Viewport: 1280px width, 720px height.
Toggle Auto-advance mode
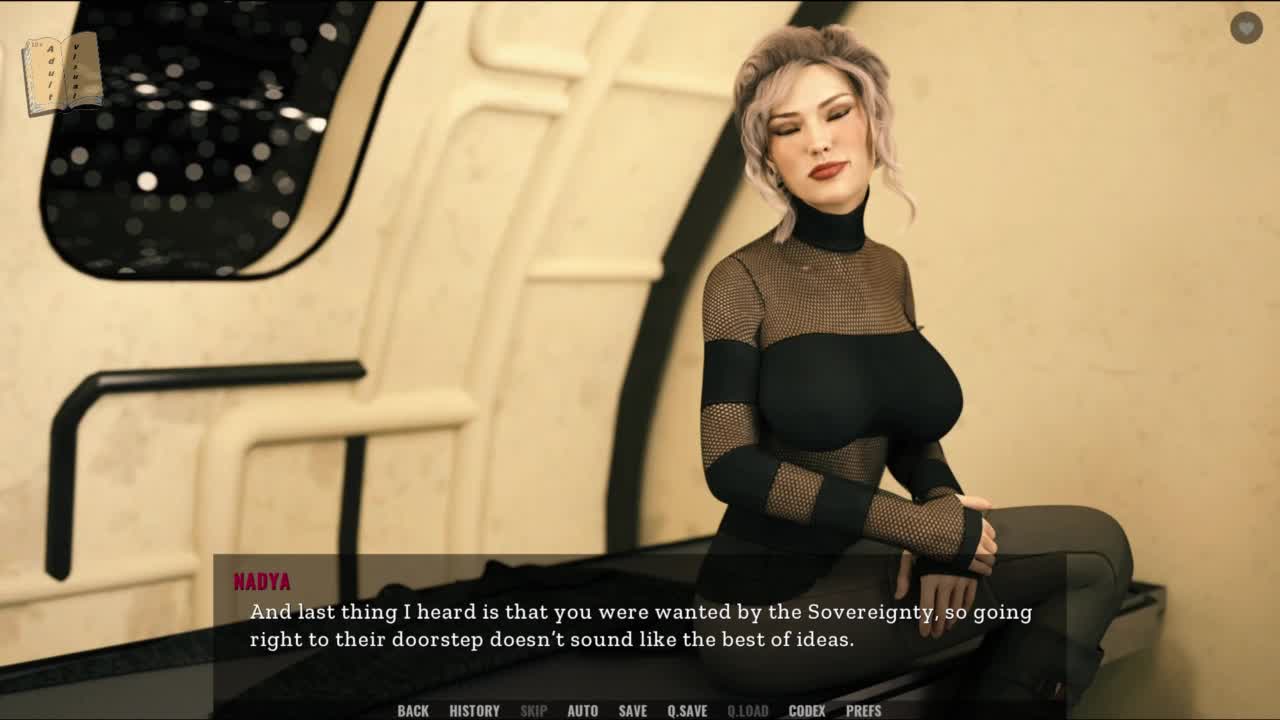pyautogui.click(x=582, y=710)
